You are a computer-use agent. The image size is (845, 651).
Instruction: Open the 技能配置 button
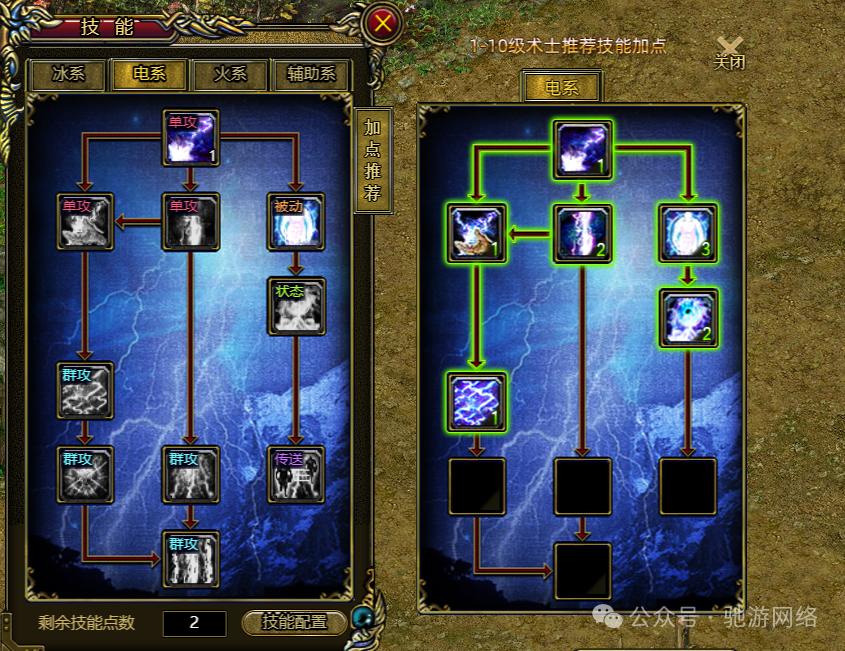pyautogui.click(x=295, y=622)
